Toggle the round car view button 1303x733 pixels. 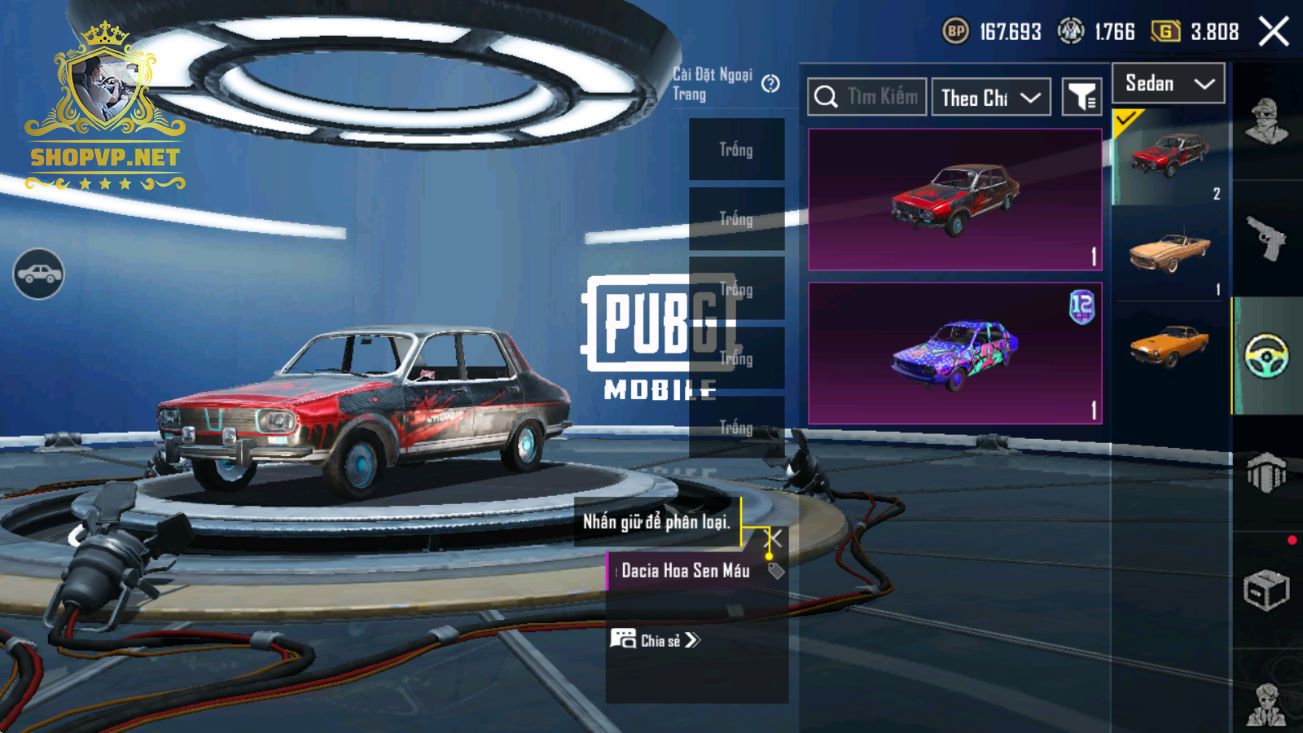(x=39, y=274)
